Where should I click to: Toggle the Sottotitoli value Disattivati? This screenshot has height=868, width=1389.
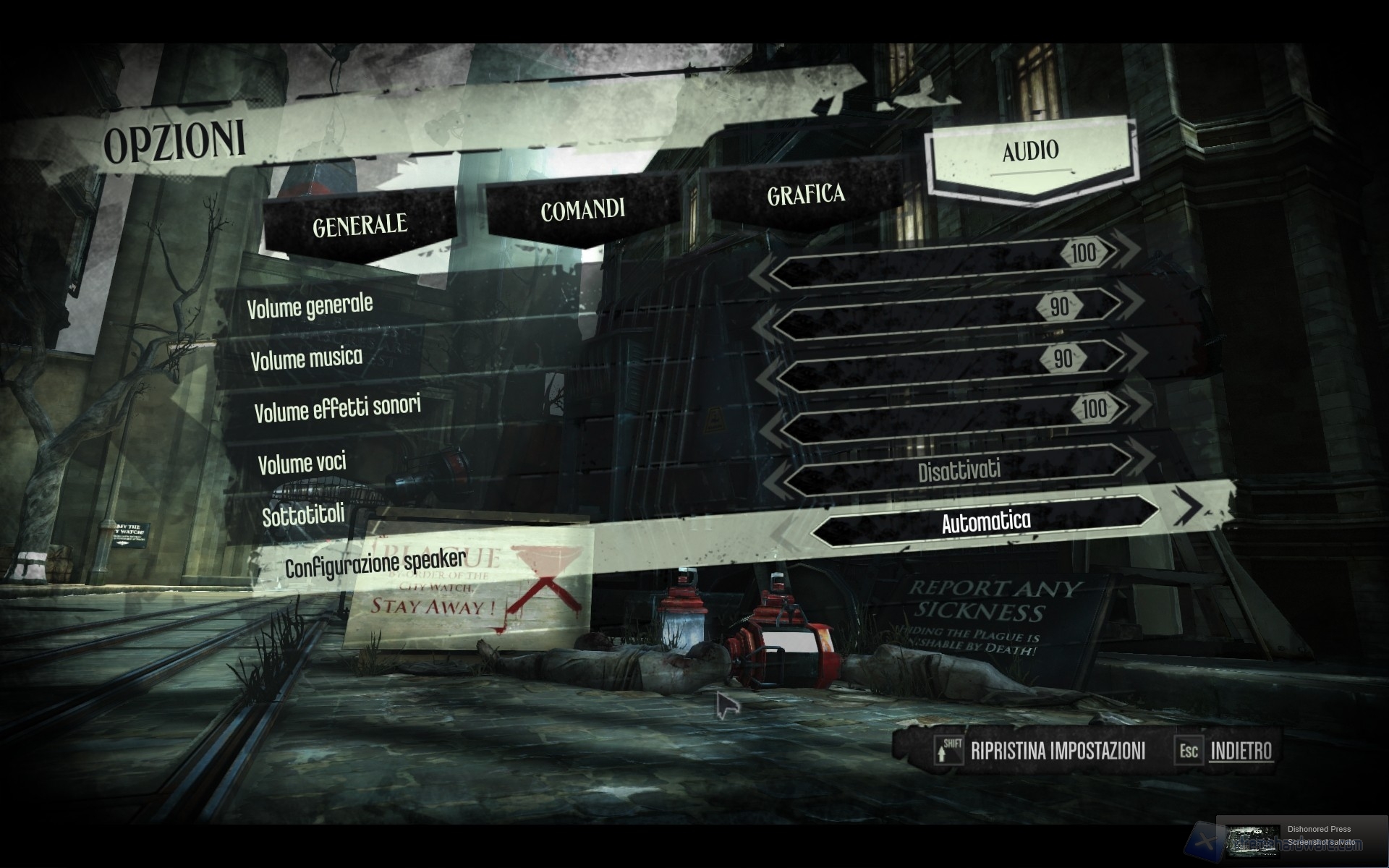click(959, 472)
